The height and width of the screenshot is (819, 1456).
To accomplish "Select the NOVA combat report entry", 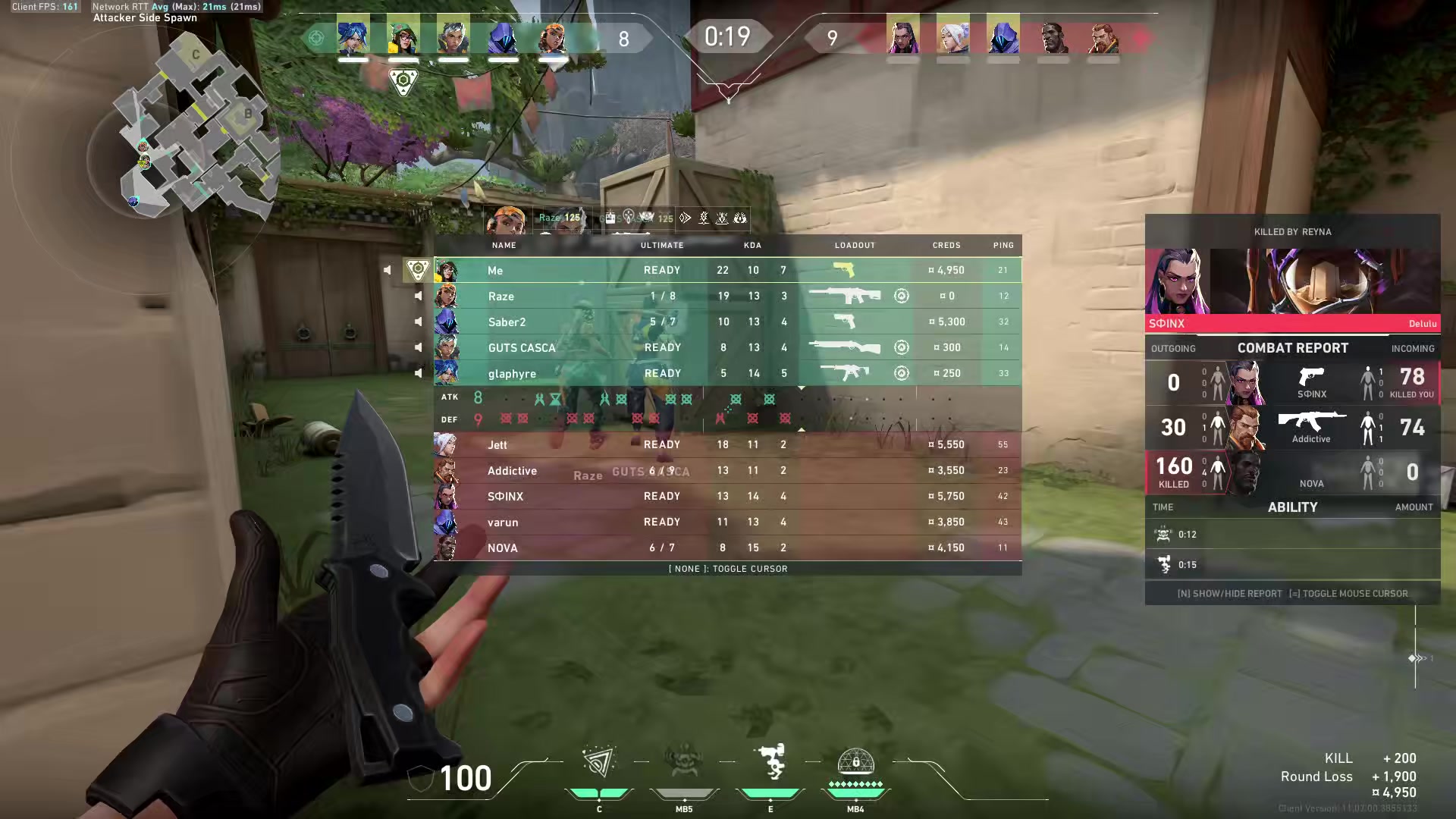I will (1292, 472).
